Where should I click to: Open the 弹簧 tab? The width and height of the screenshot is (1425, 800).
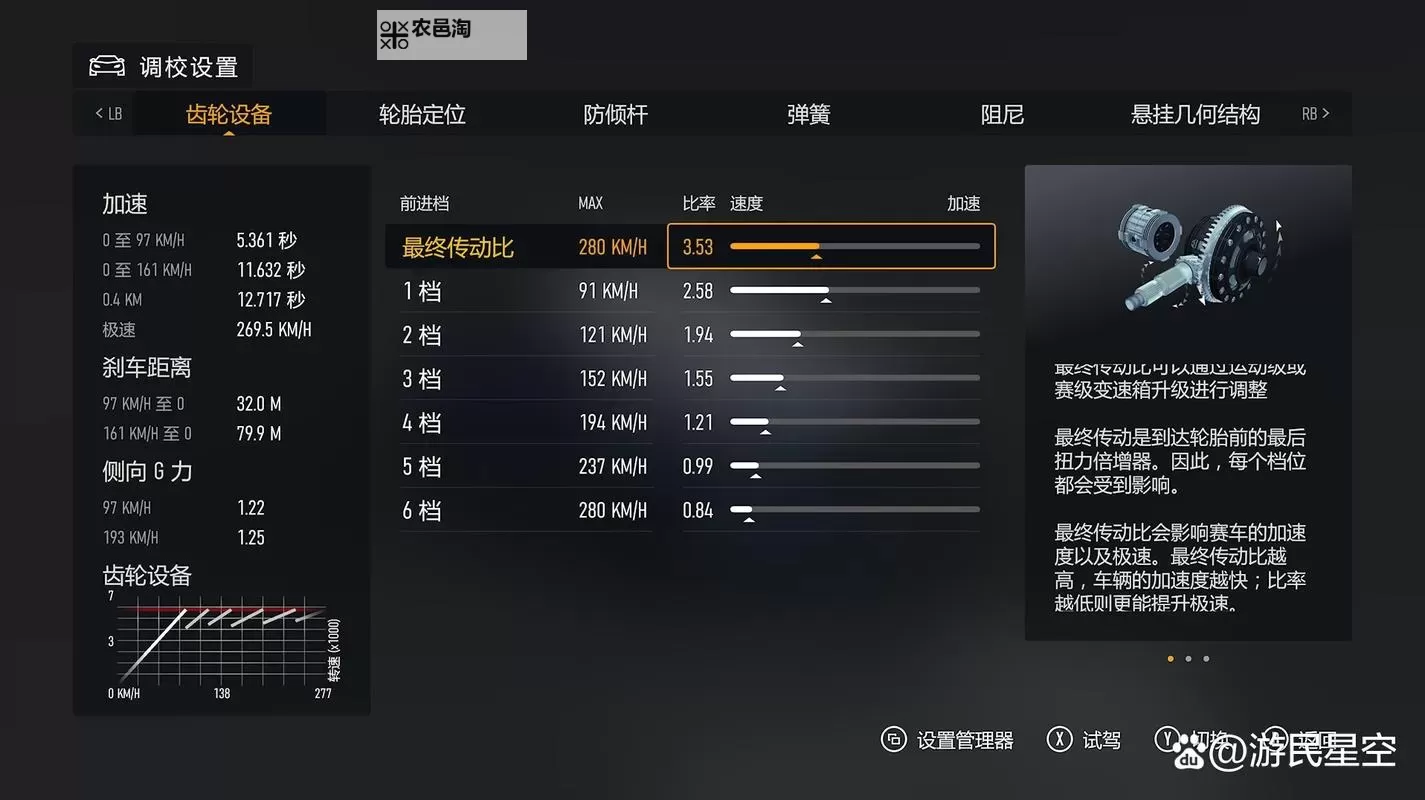[808, 115]
